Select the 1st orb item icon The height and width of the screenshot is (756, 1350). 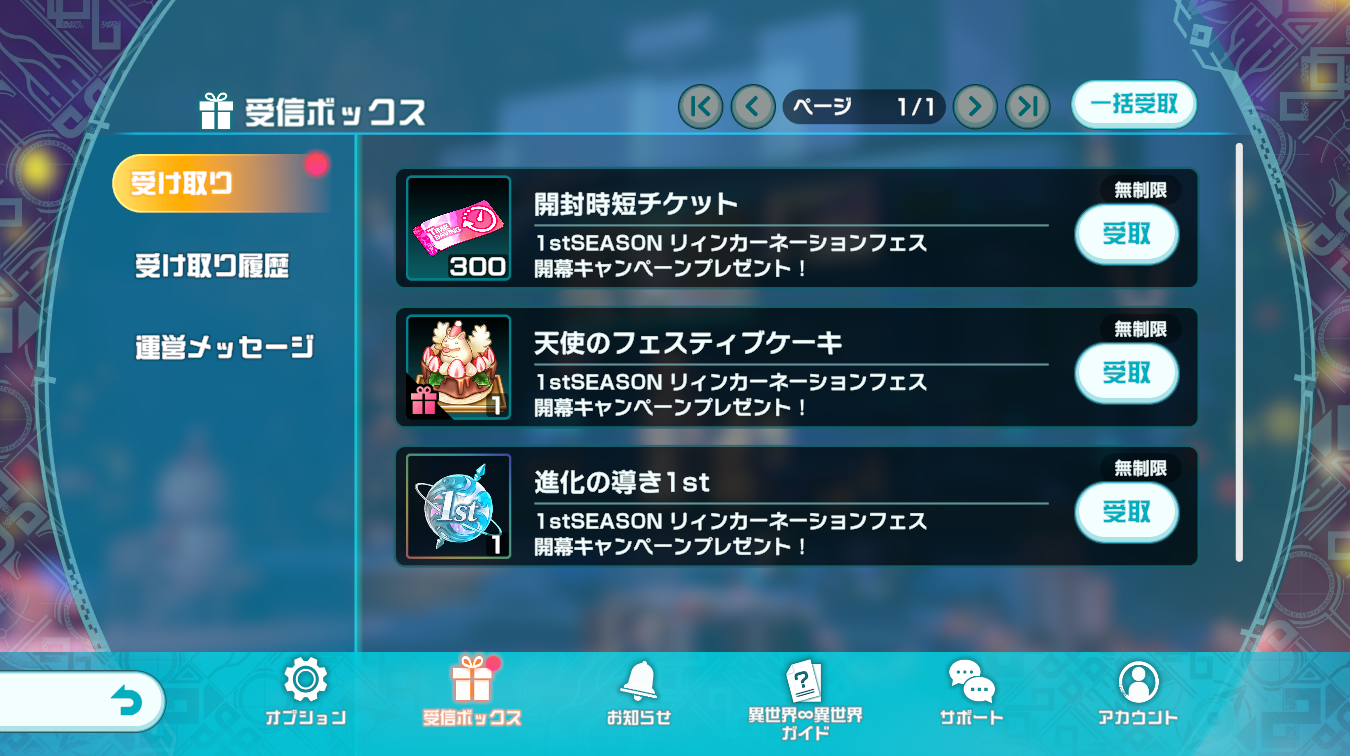458,507
